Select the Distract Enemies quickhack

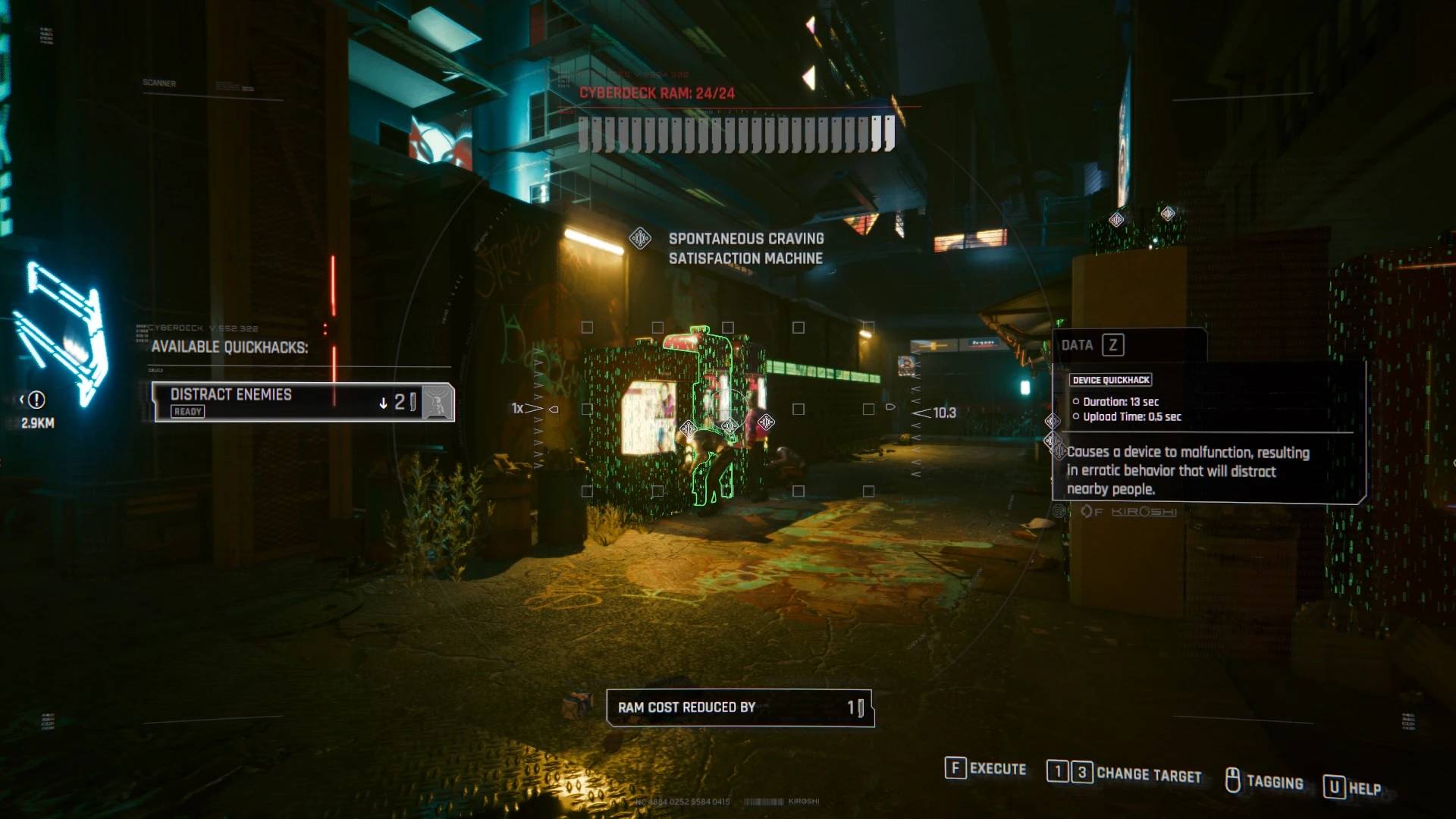tap(288, 401)
